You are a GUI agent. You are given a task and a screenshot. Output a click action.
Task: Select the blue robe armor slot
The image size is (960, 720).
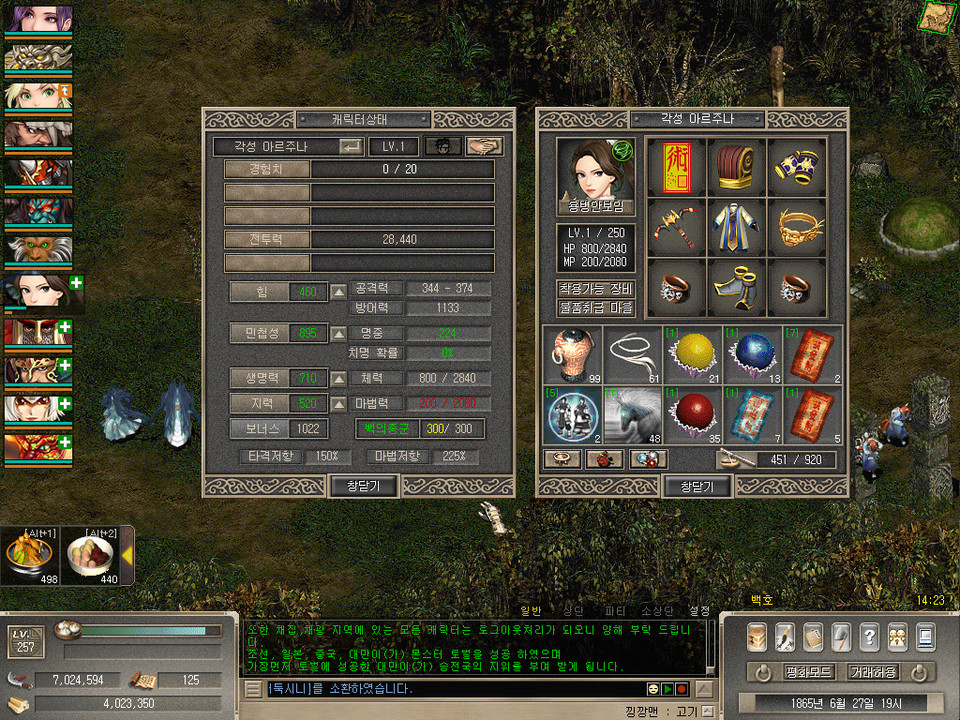click(737, 229)
